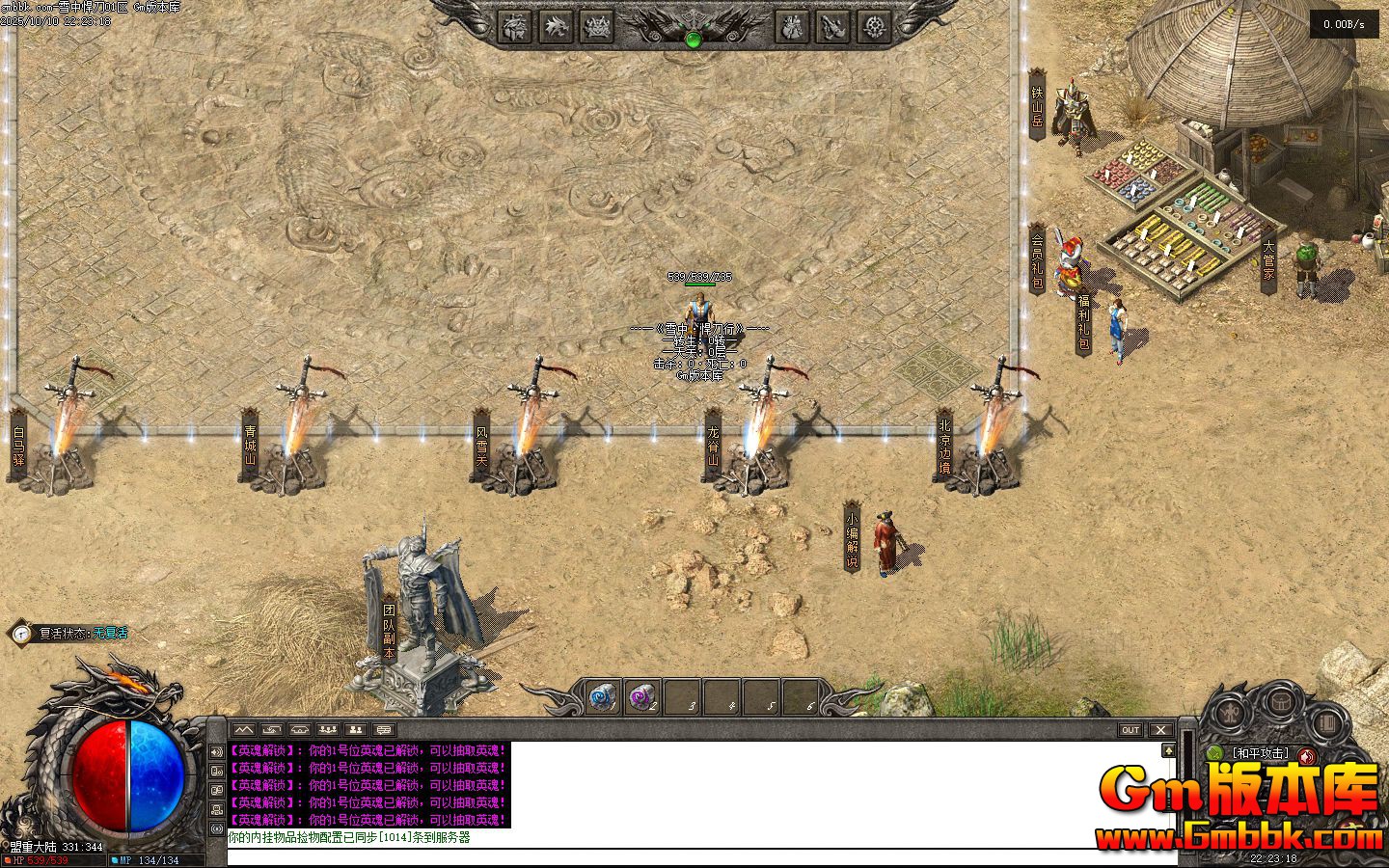Open the gear settings icon on top bar
1389x868 pixels.
coord(874,27)
